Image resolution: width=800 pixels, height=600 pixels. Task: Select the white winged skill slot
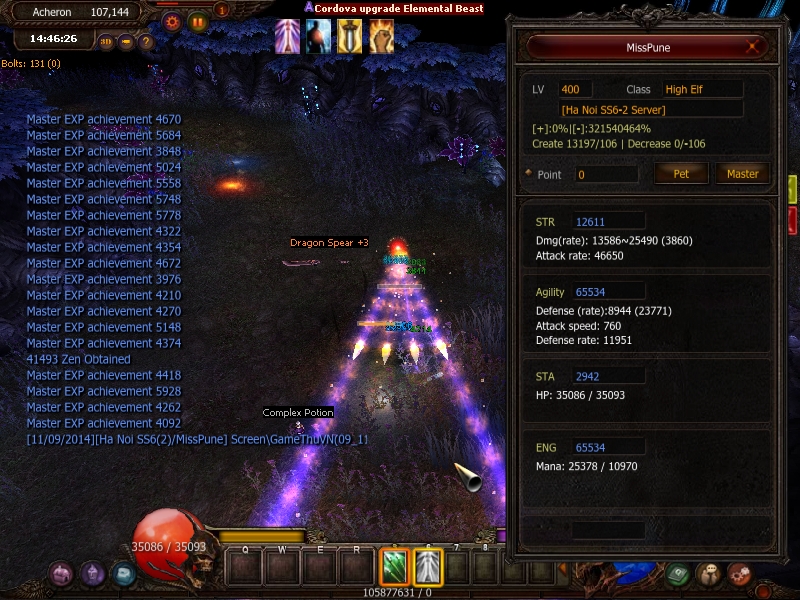click(x=428, y=567)
